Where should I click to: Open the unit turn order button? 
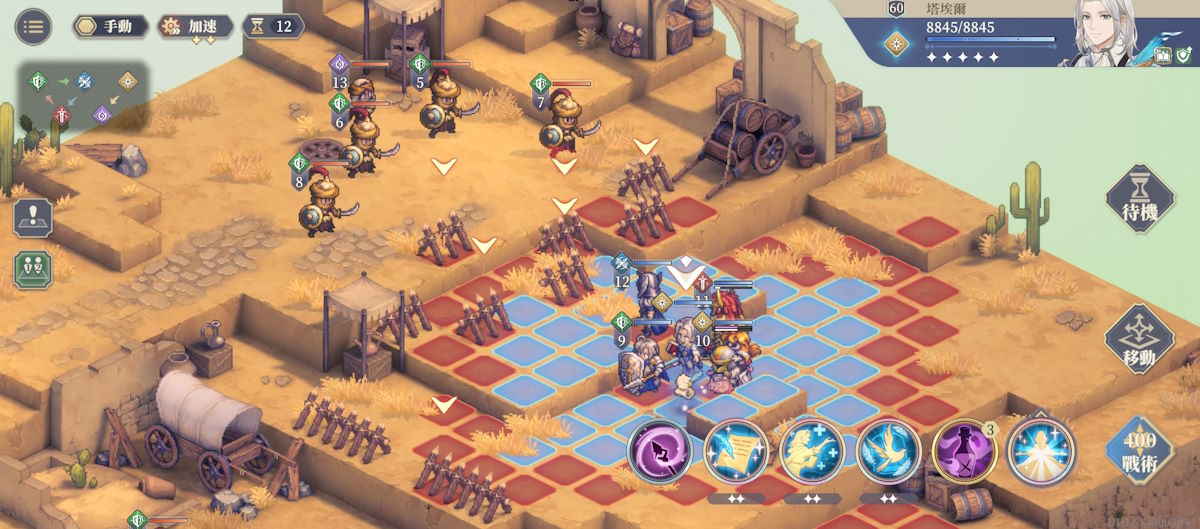tap(32, 270)
